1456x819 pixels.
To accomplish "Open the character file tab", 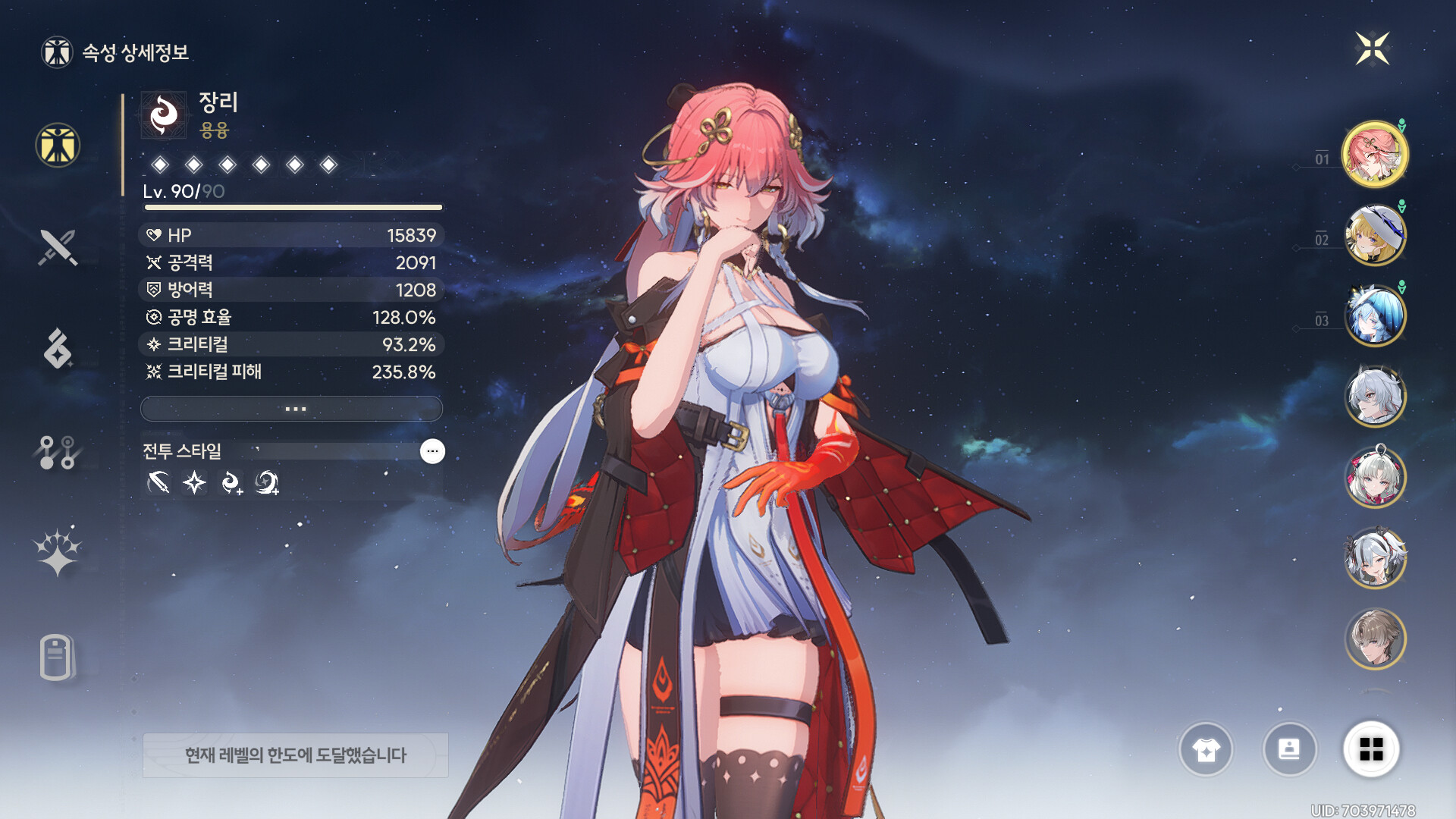I will pyautogui.click(x=57, y=657).
